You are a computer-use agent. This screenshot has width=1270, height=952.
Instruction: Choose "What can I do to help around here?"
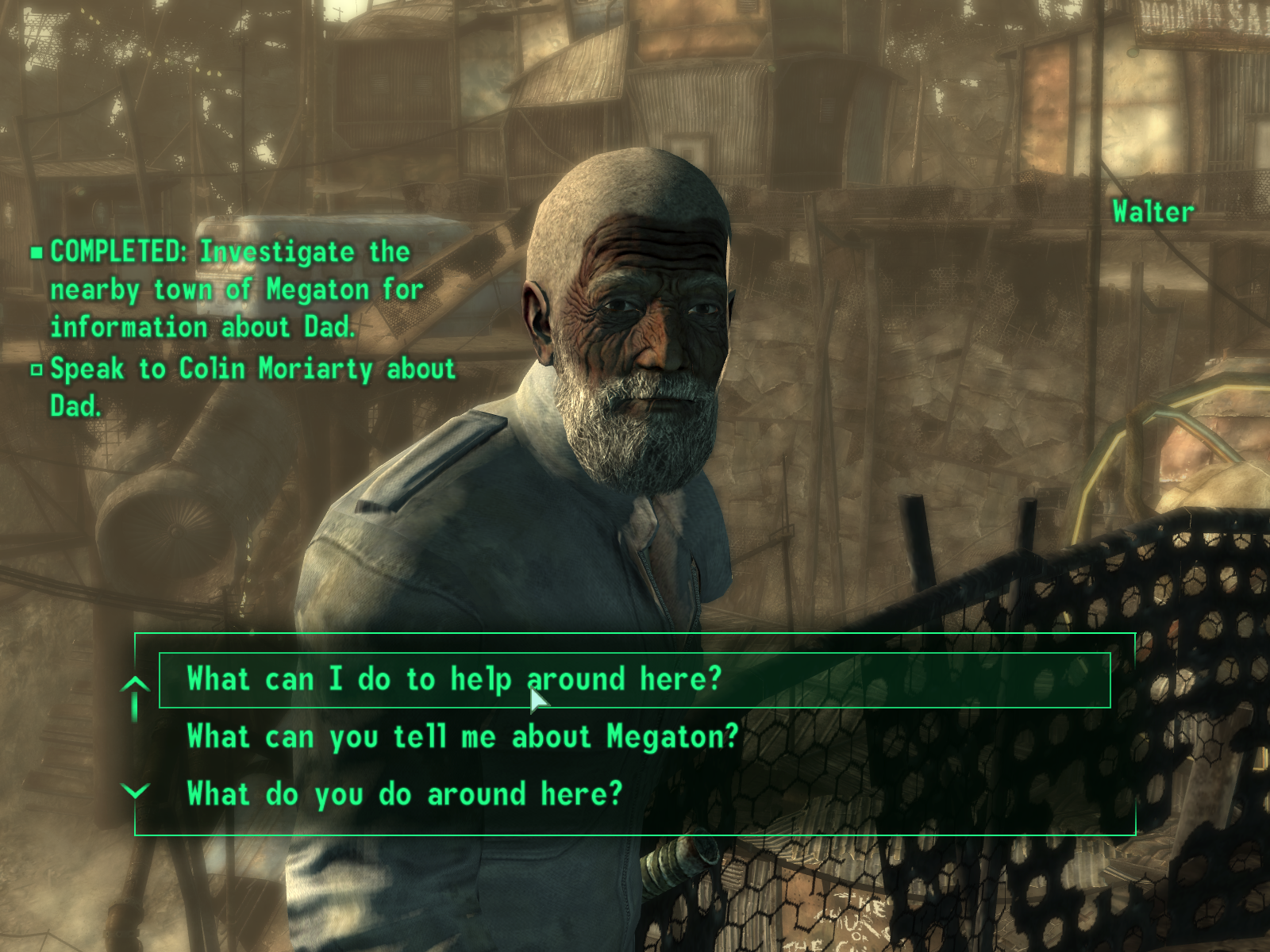454,680
